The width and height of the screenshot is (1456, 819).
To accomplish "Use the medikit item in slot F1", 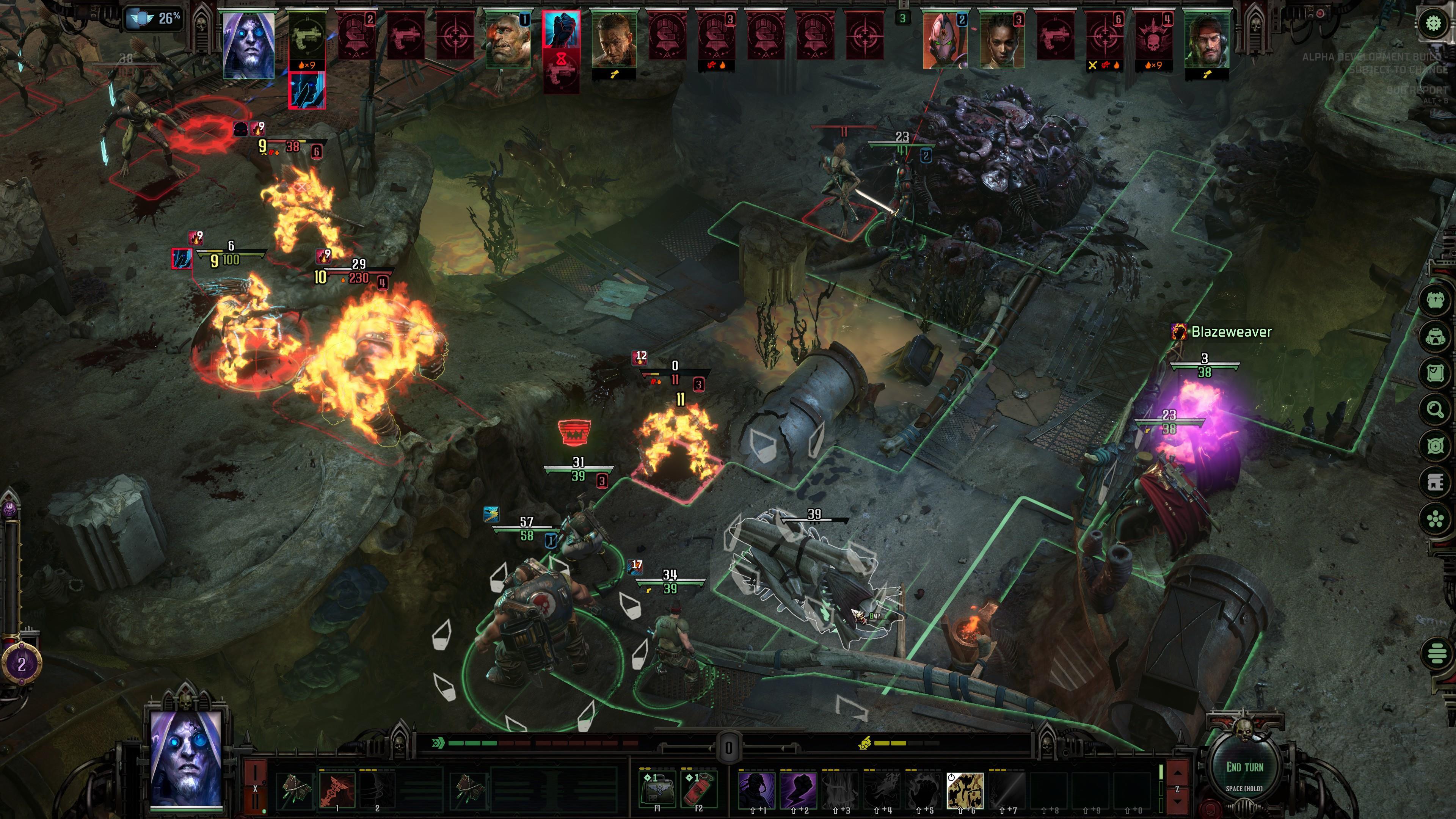I will pos(657,788).
